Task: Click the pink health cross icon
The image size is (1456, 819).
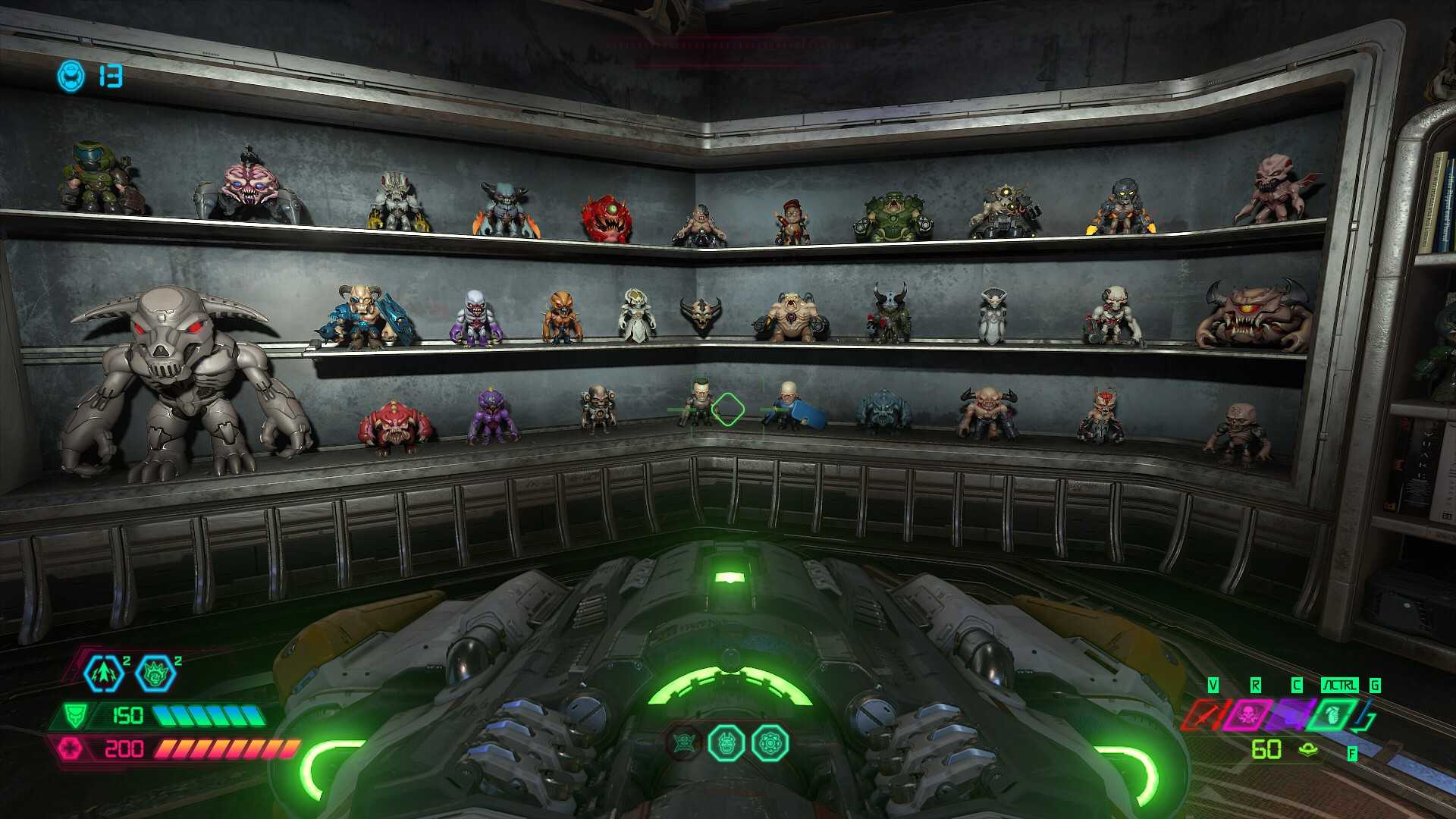Action: click(71, 748)
